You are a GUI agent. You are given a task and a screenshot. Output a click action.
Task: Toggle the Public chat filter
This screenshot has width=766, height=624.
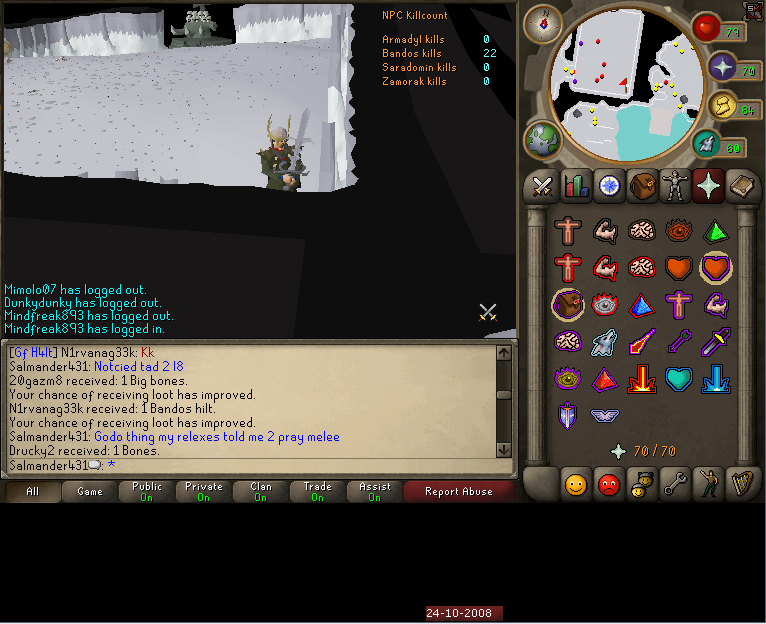[147, 491]
